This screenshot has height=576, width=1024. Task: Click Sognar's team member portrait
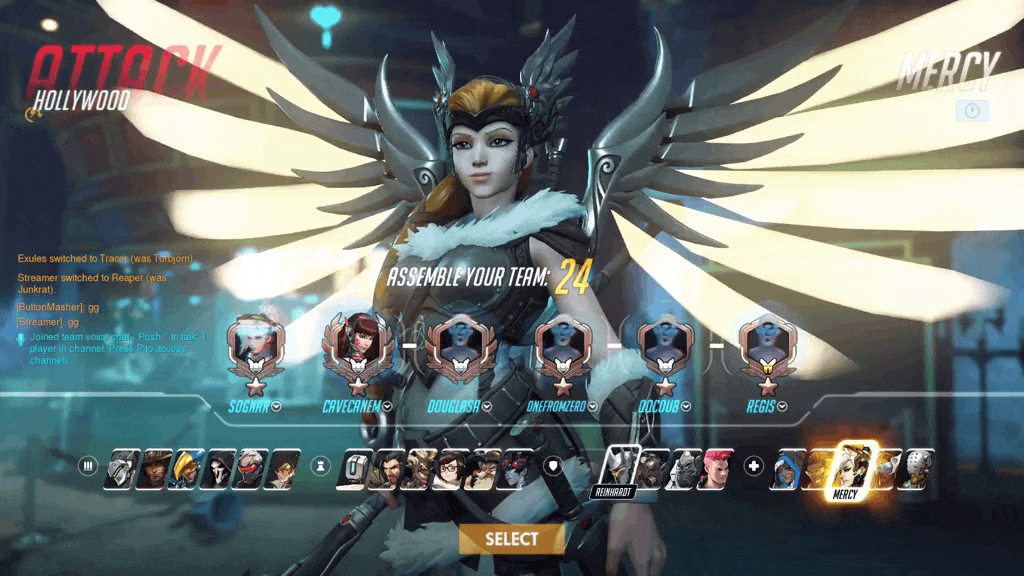click(x=251, y=346)
